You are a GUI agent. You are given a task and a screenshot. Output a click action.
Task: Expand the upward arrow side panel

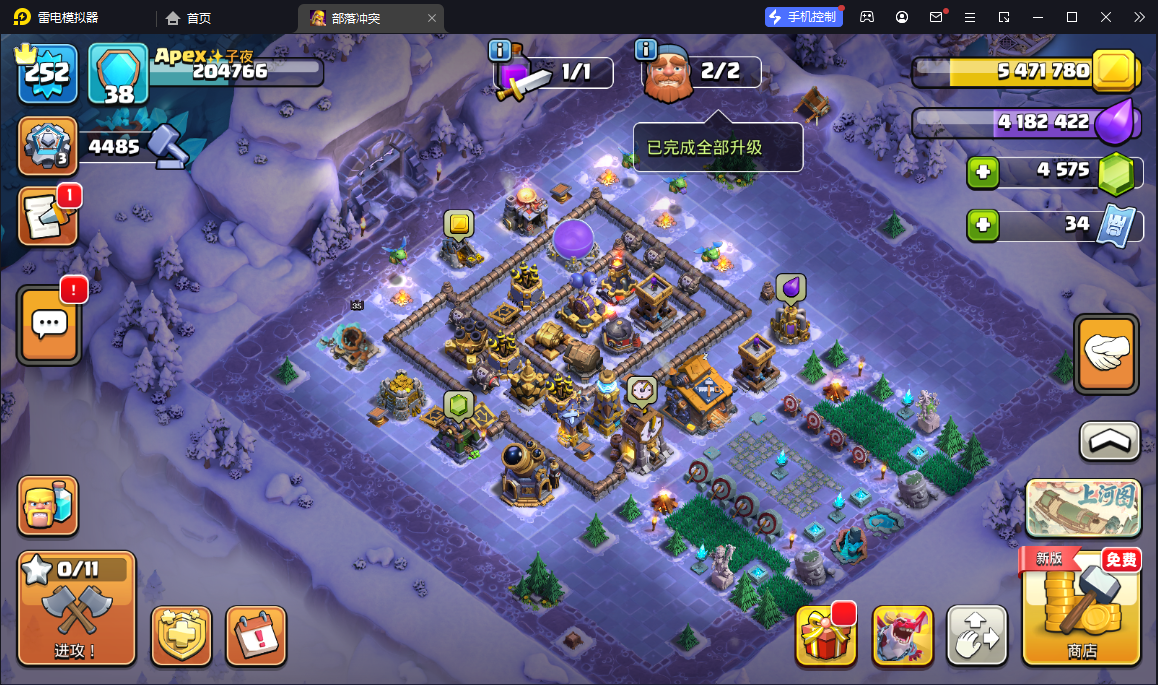1109,440
